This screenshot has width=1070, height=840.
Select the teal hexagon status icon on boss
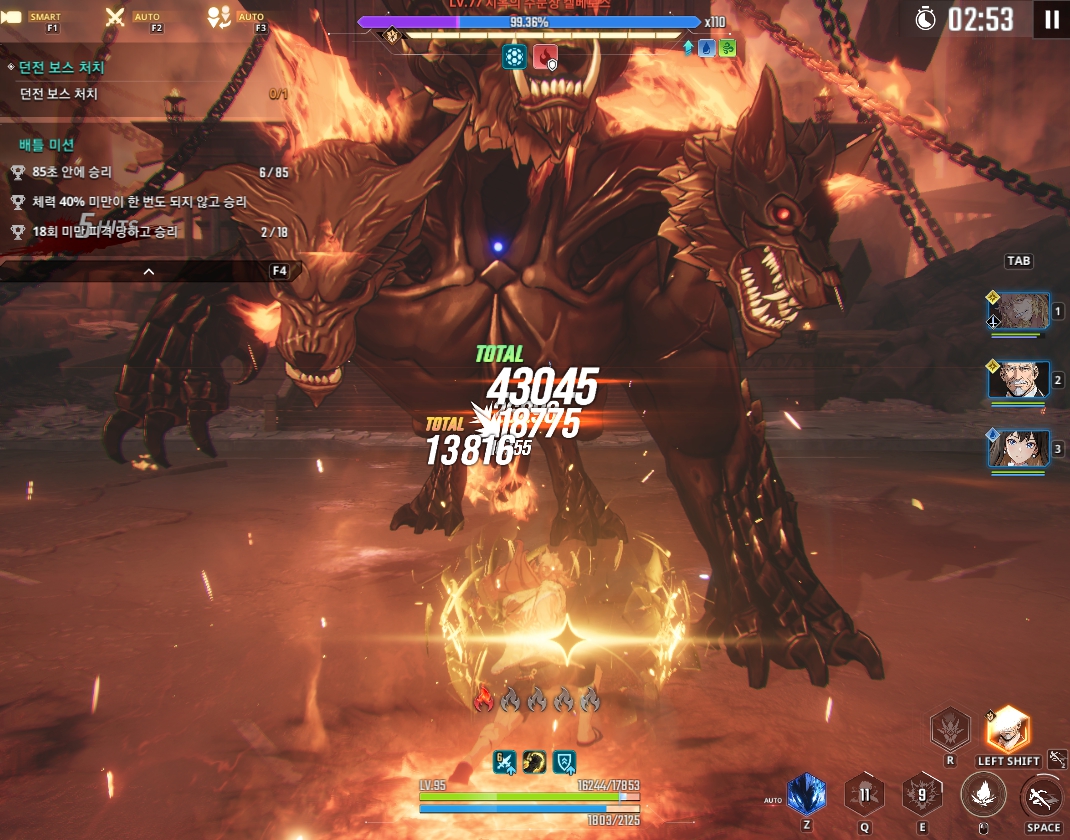point(514,56)
